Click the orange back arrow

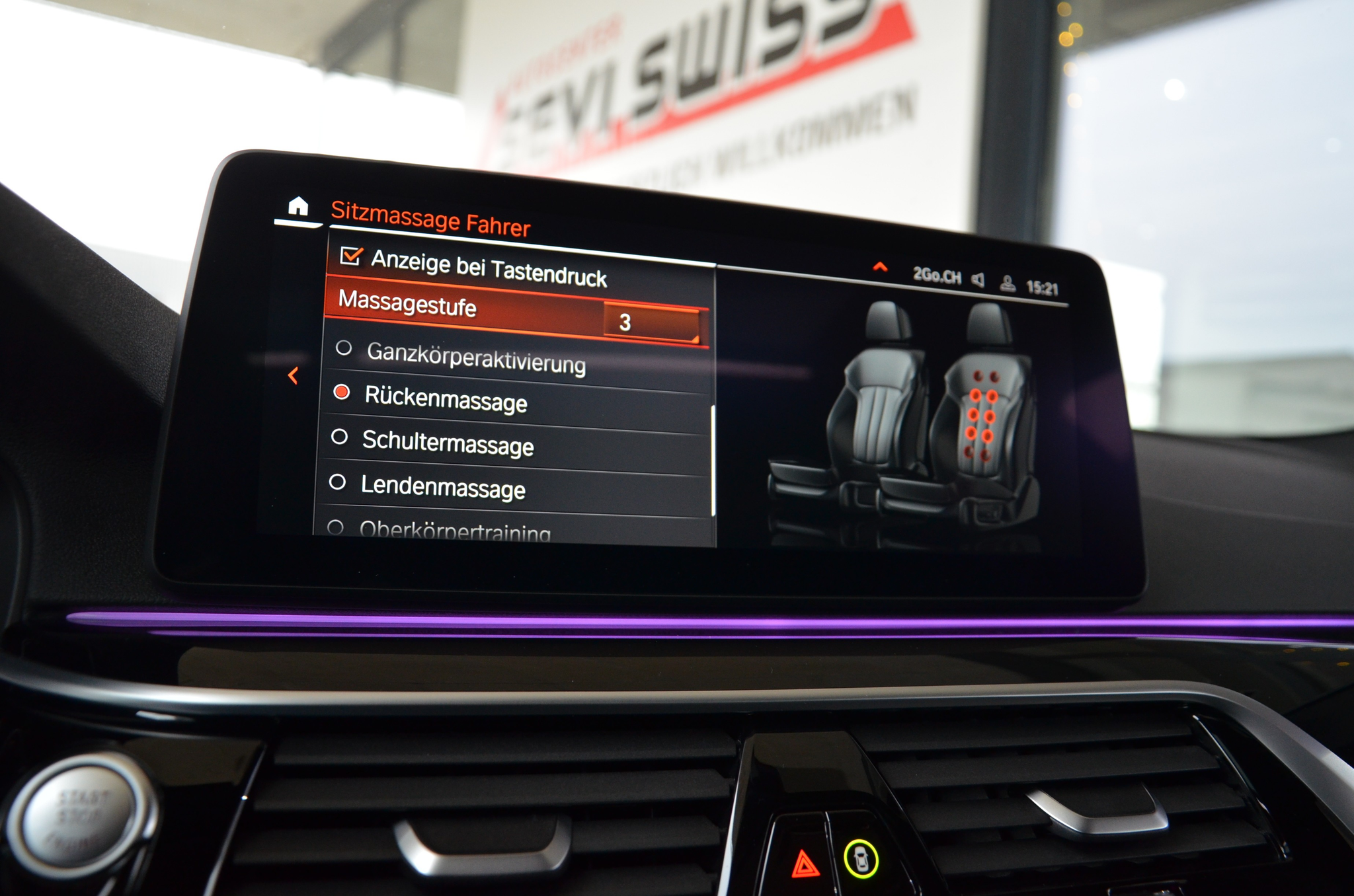294,376
